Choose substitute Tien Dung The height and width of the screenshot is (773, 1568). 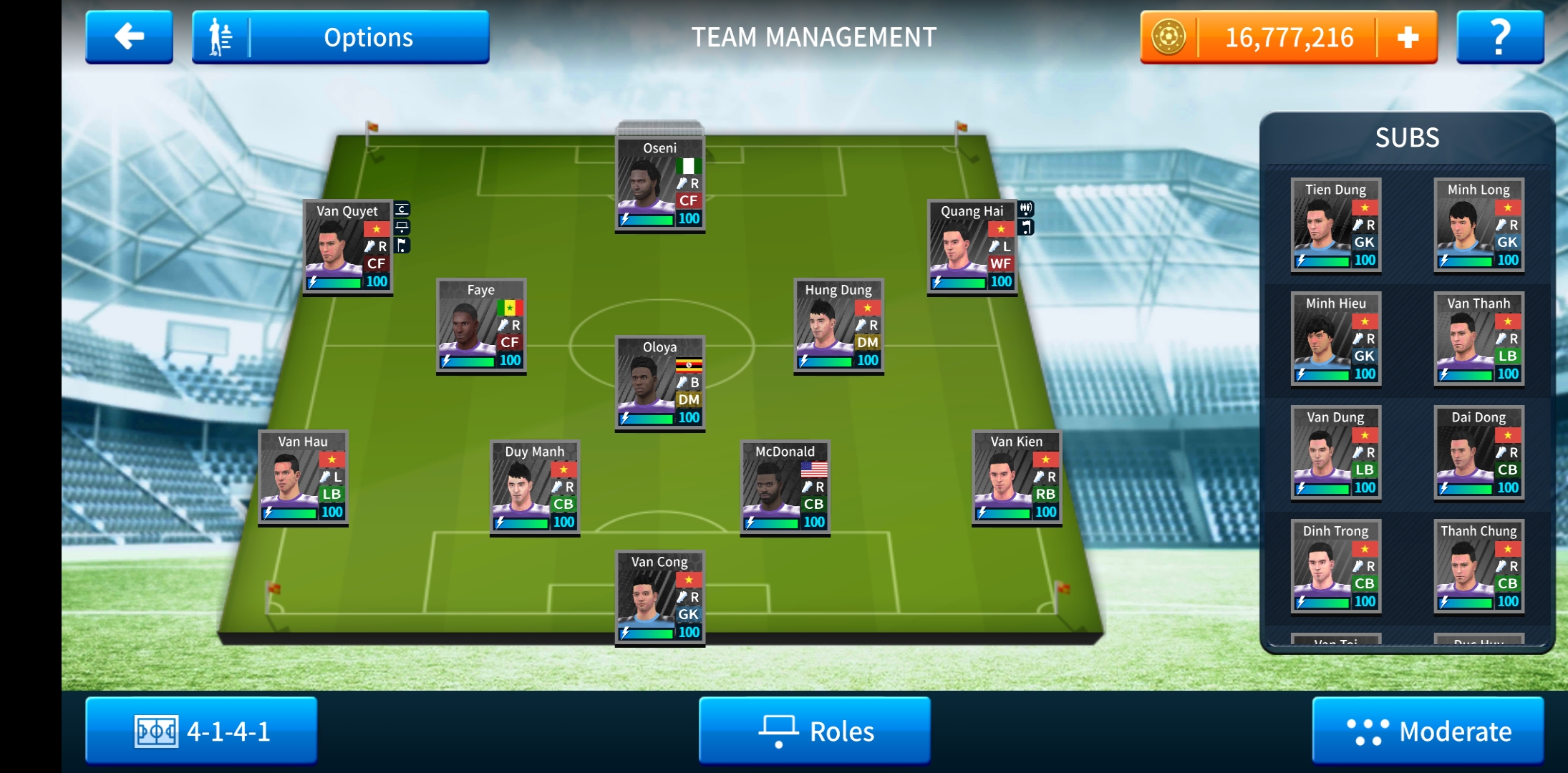(x=1335, y=225)
